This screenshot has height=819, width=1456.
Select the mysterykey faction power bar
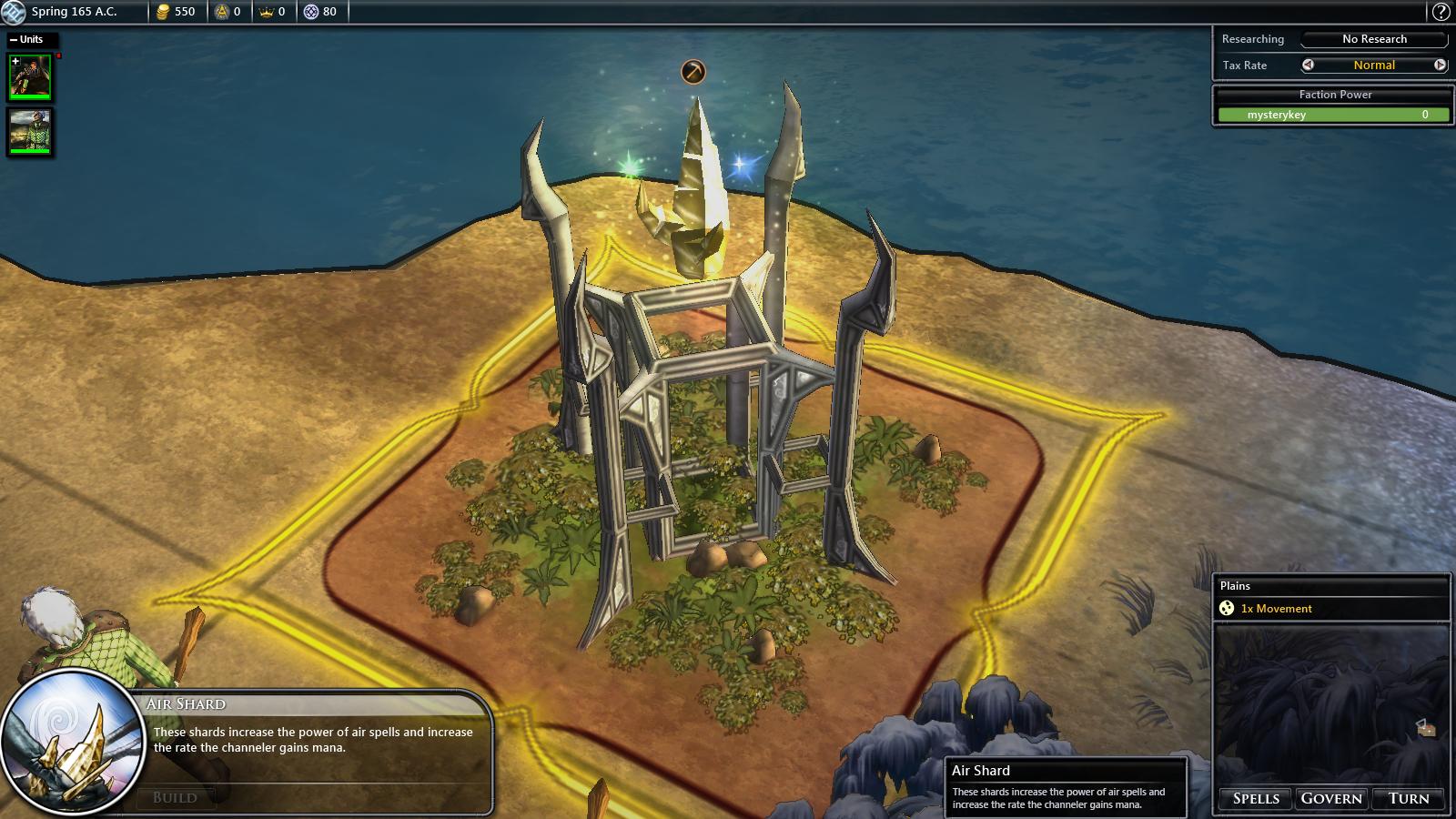1333,115
